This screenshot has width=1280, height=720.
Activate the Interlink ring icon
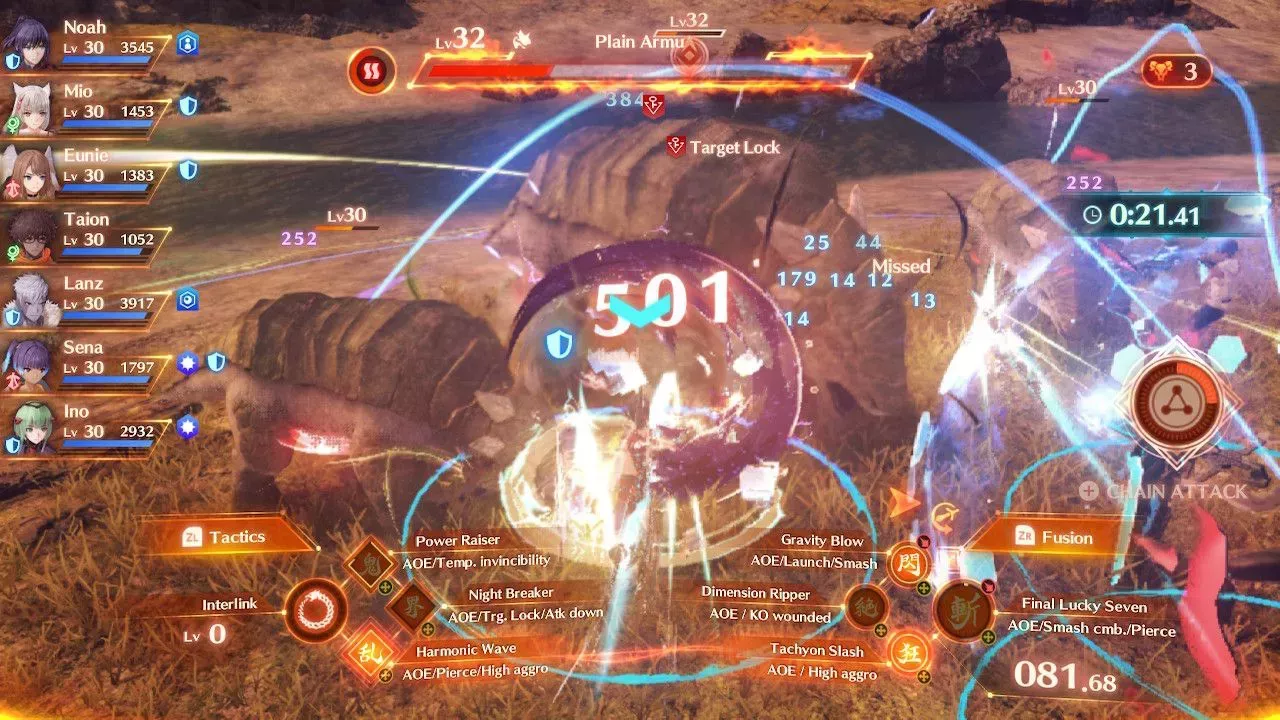tap(316, 609)
